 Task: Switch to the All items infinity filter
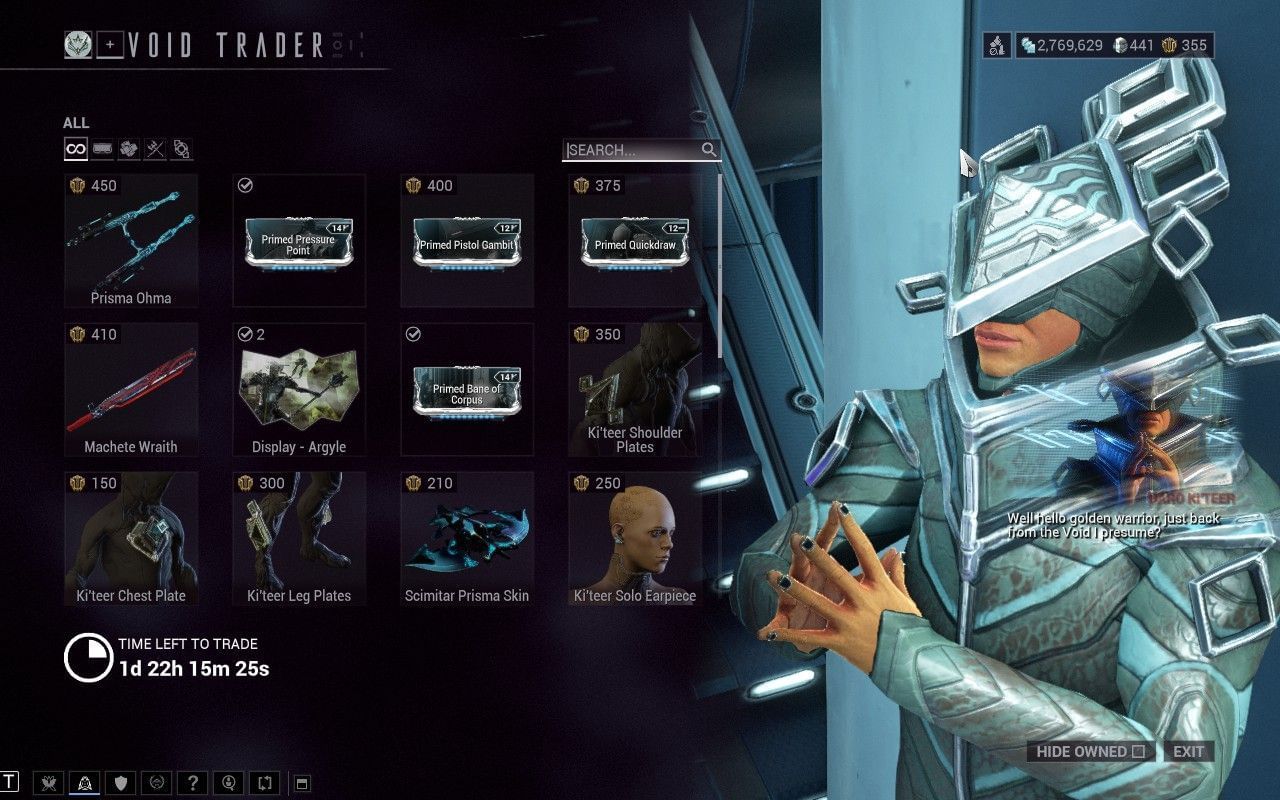[x=75, y=150]
